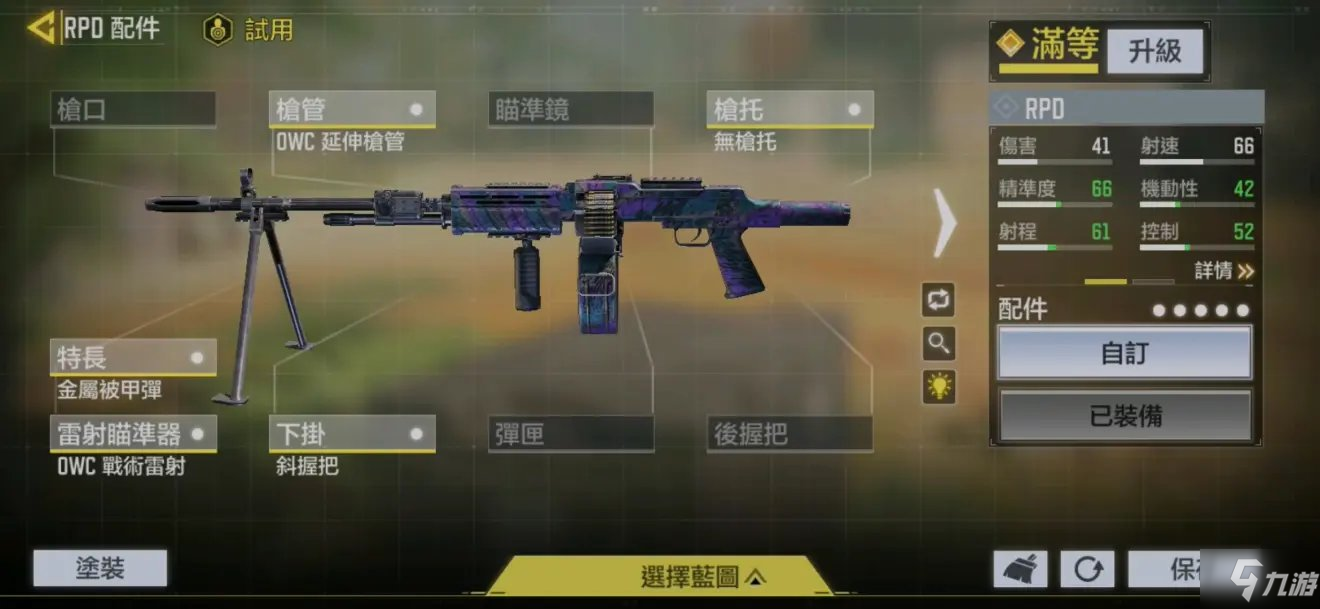The image size is (1320, 609).
Task: Click the 升級 upgrade button
Action: click(1155, 50)
